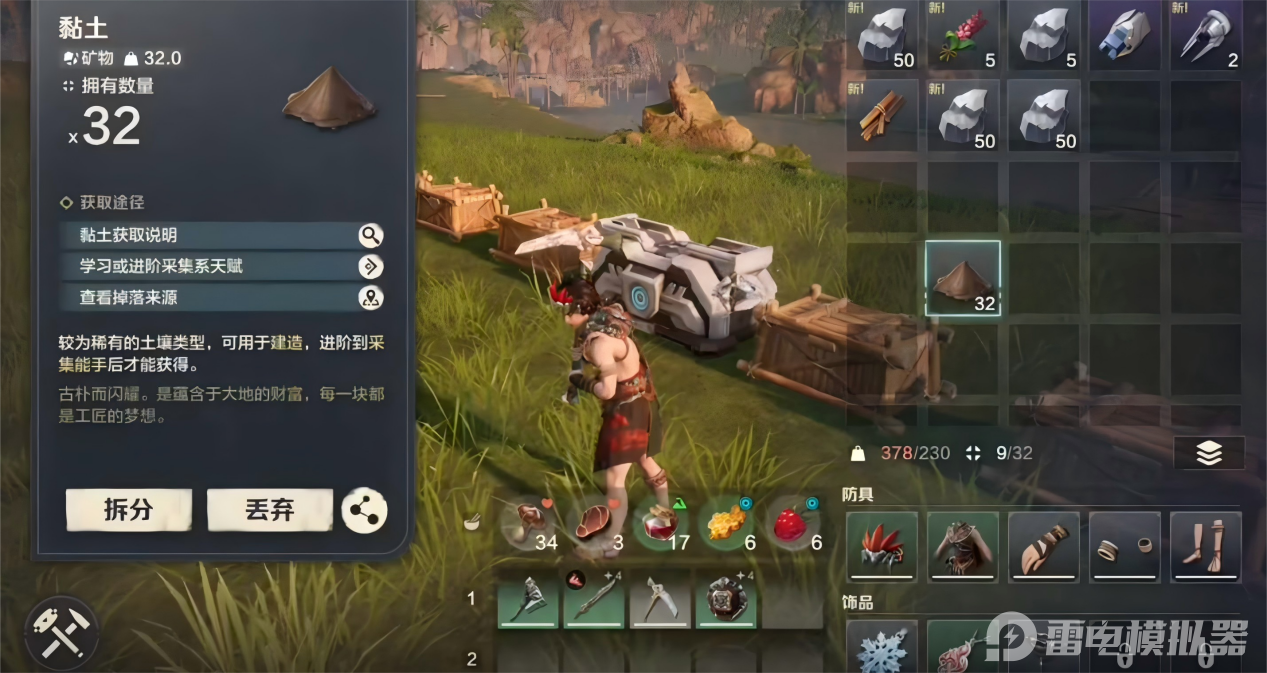Select the metal claw item slot
This screenshot has width=1267, height=673.
(1205, 36)
